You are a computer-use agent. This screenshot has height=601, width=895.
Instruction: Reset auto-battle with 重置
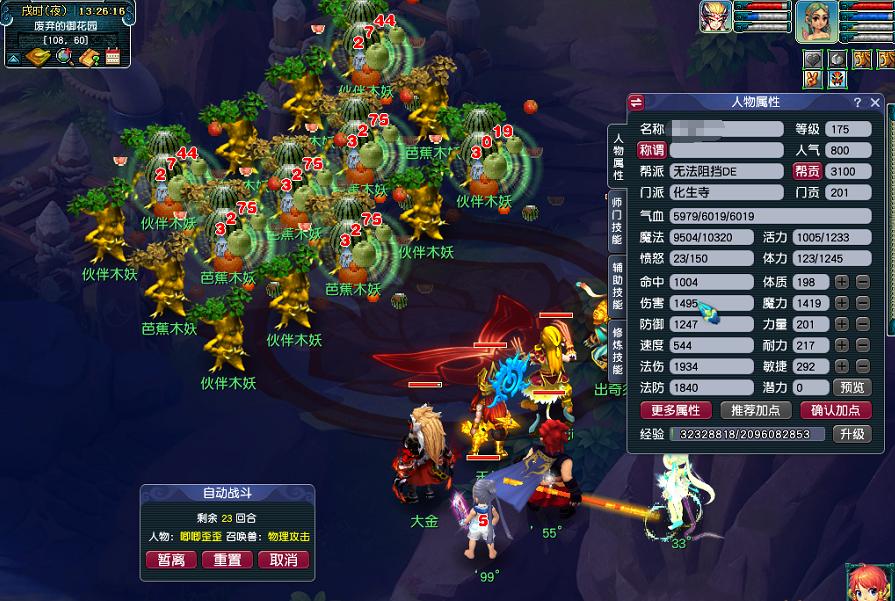[x=227, y=560]
